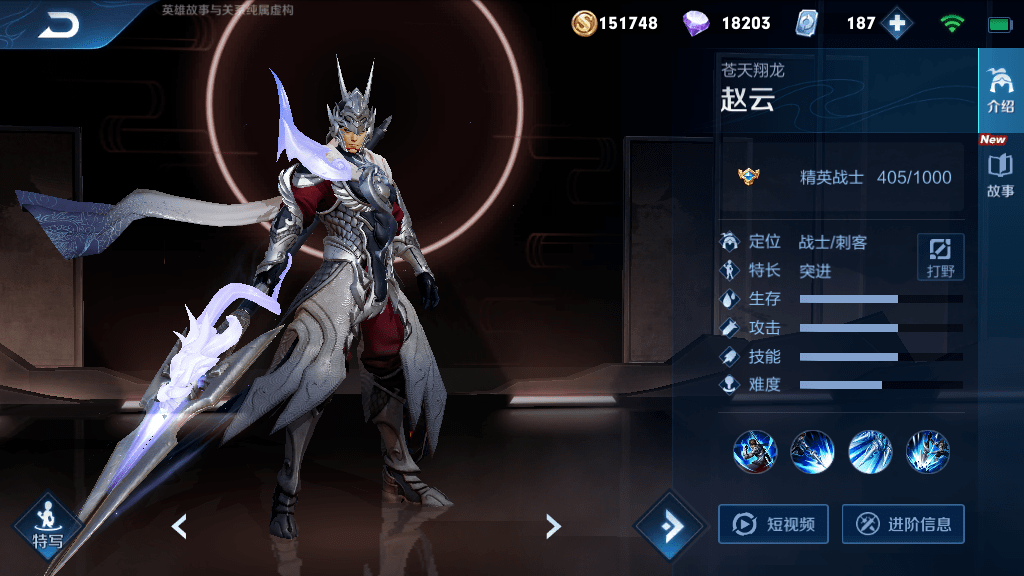Select the 打野 jungle role badge

pos(940,257)
